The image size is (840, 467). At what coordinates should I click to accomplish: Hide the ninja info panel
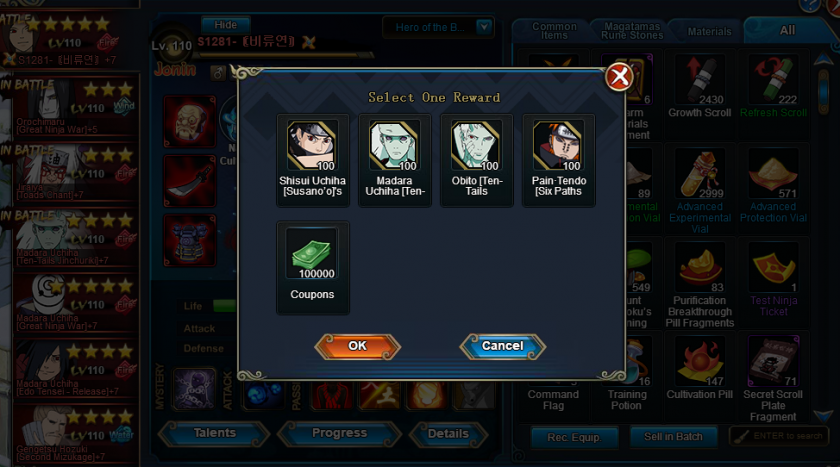226,25
